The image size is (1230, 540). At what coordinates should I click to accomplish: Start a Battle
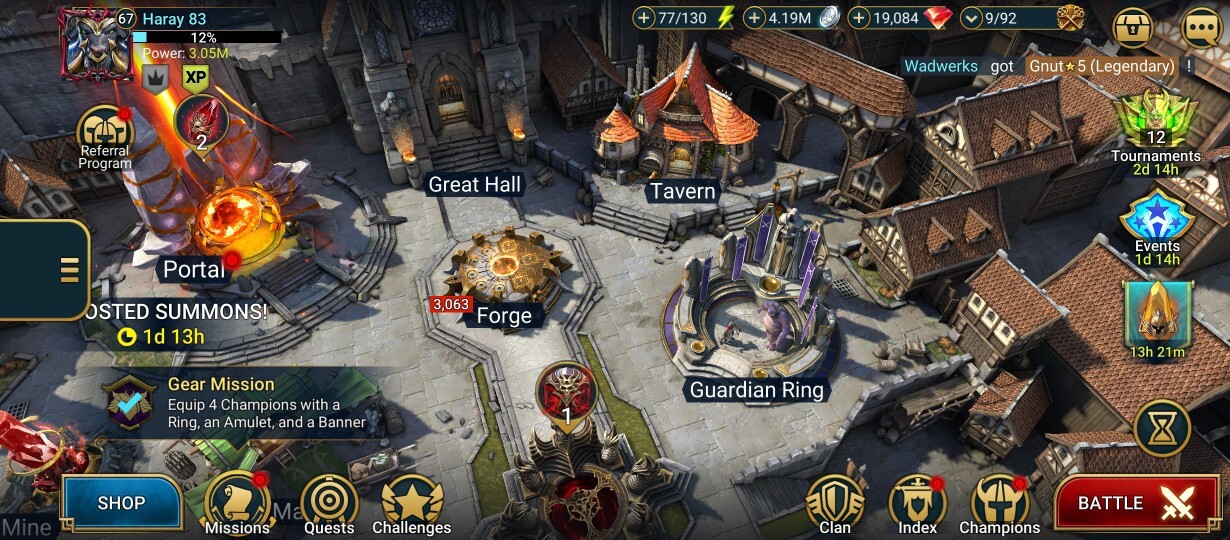click(x=1139, y=503)
